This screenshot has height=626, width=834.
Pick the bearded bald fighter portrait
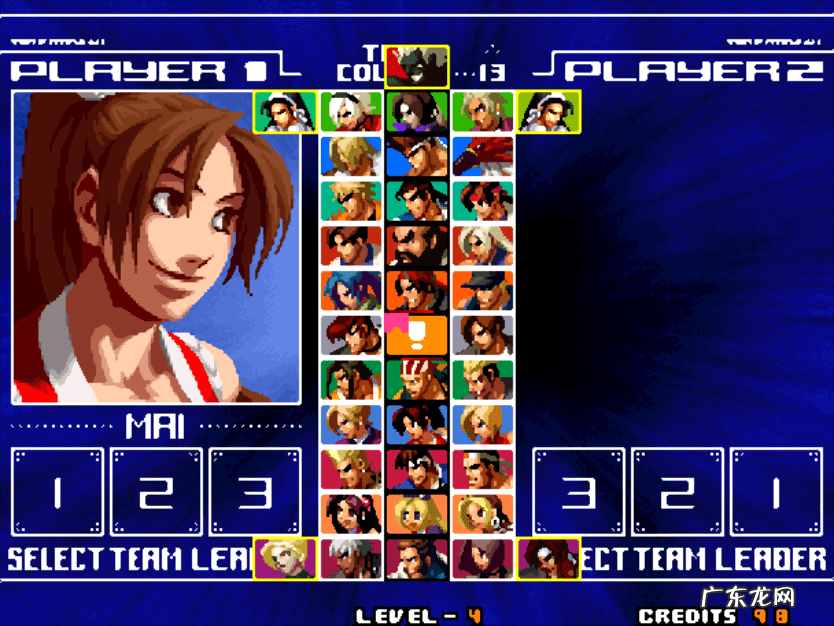tap(416, 245)
